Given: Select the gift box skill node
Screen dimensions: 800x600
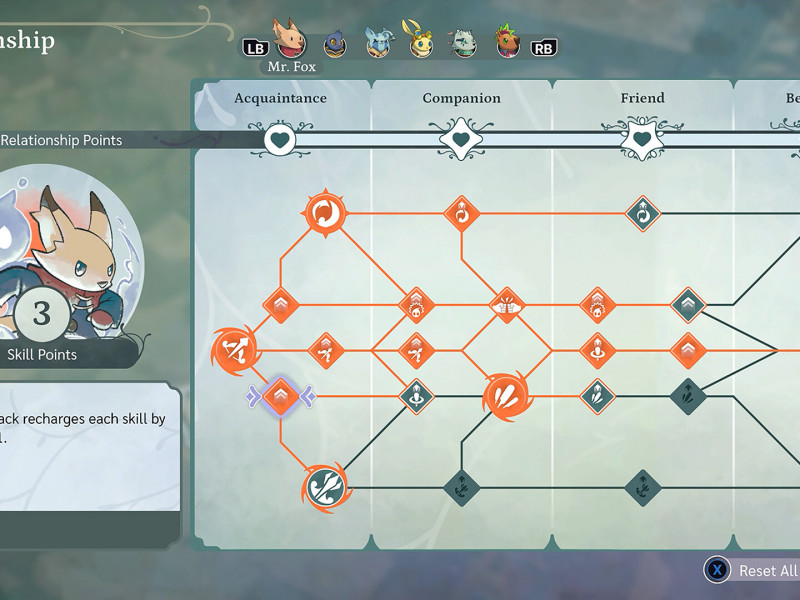Looking at the screenshot, I should tap(506, 304).
